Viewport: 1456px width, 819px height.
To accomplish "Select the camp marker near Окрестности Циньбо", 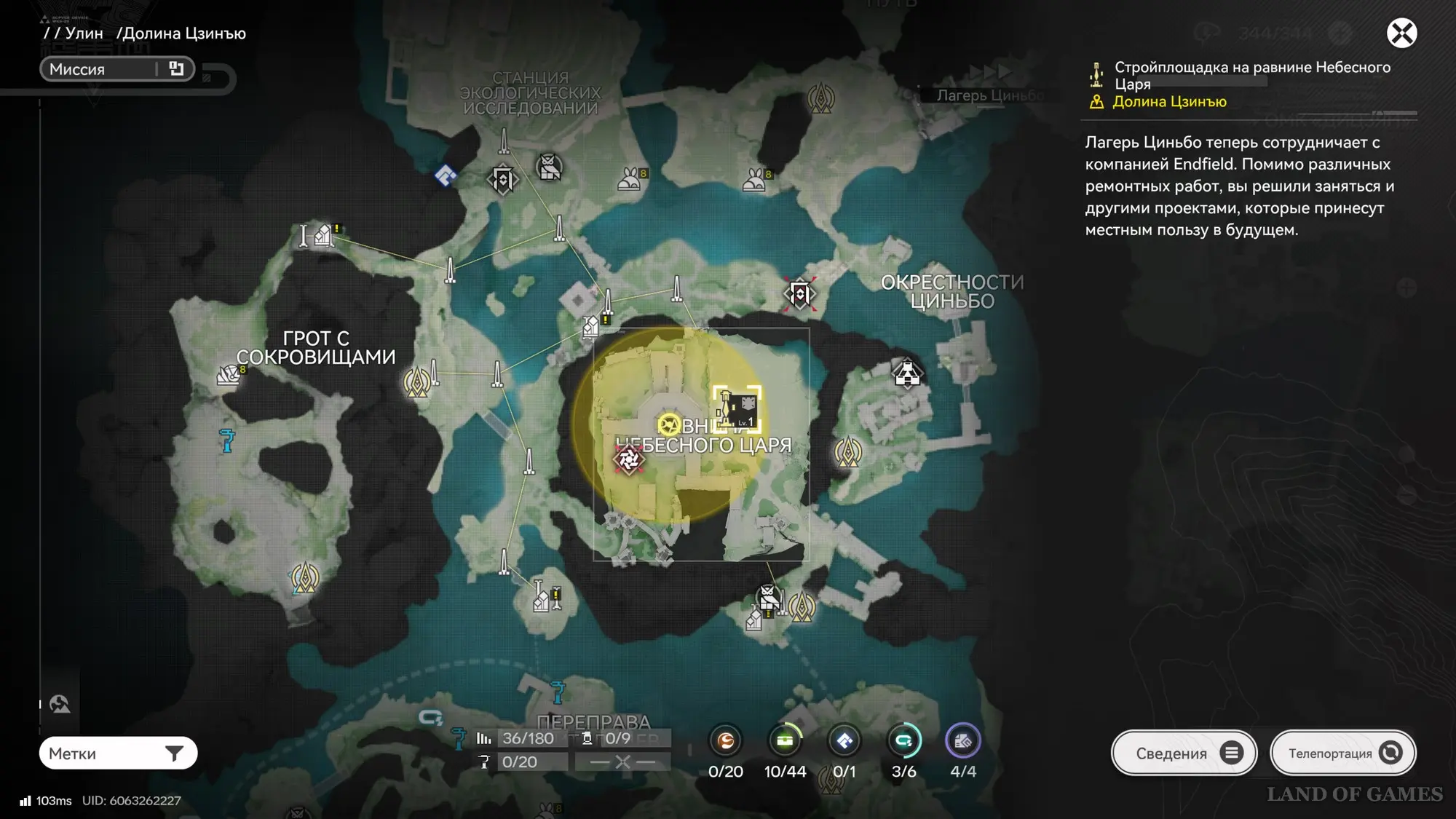I will (907, 373).
